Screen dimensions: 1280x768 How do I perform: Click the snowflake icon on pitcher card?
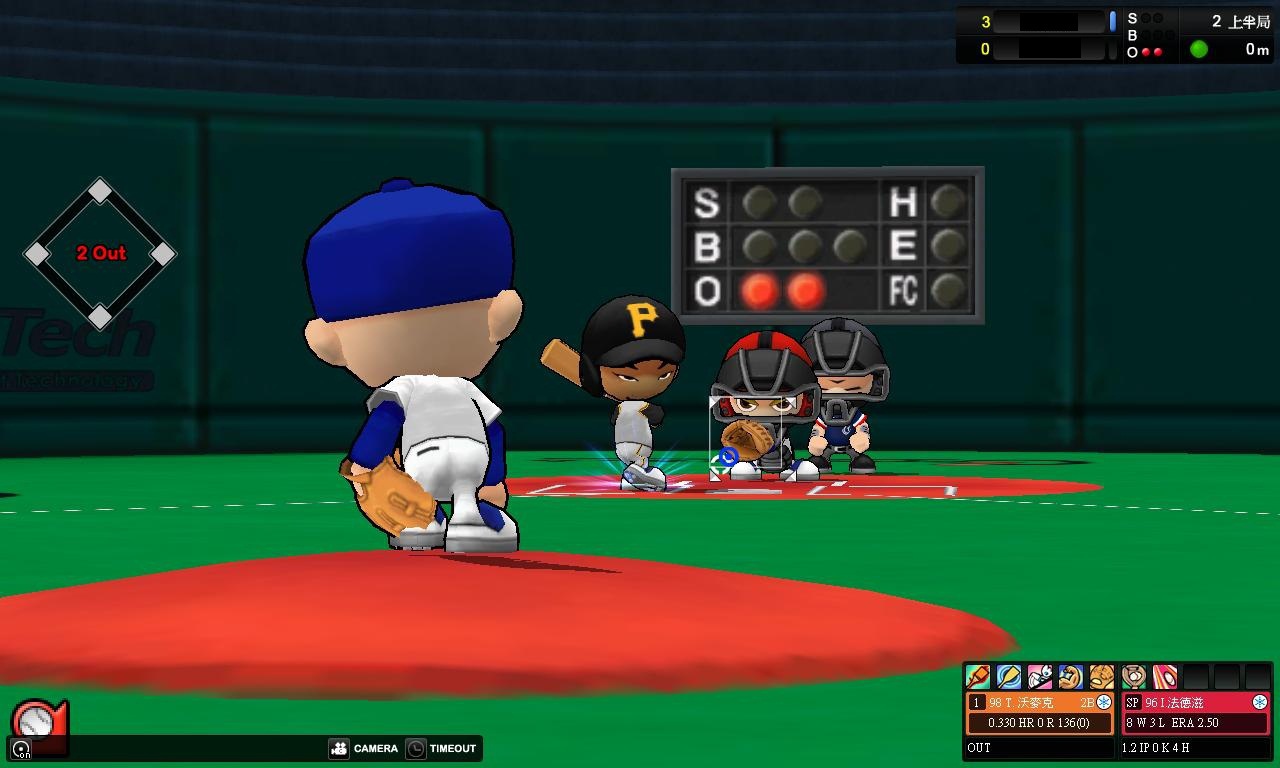point(1259,702)
